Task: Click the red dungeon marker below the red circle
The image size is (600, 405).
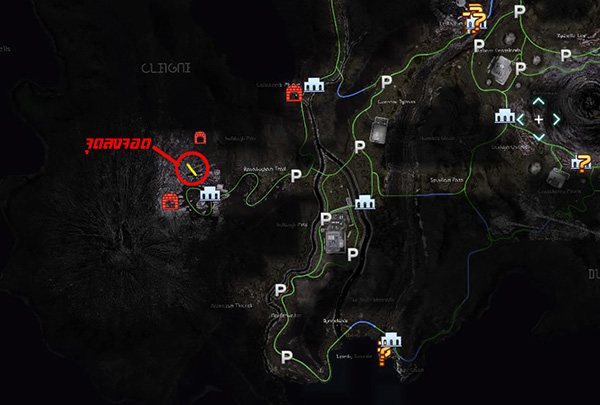Action: (170, 203)
